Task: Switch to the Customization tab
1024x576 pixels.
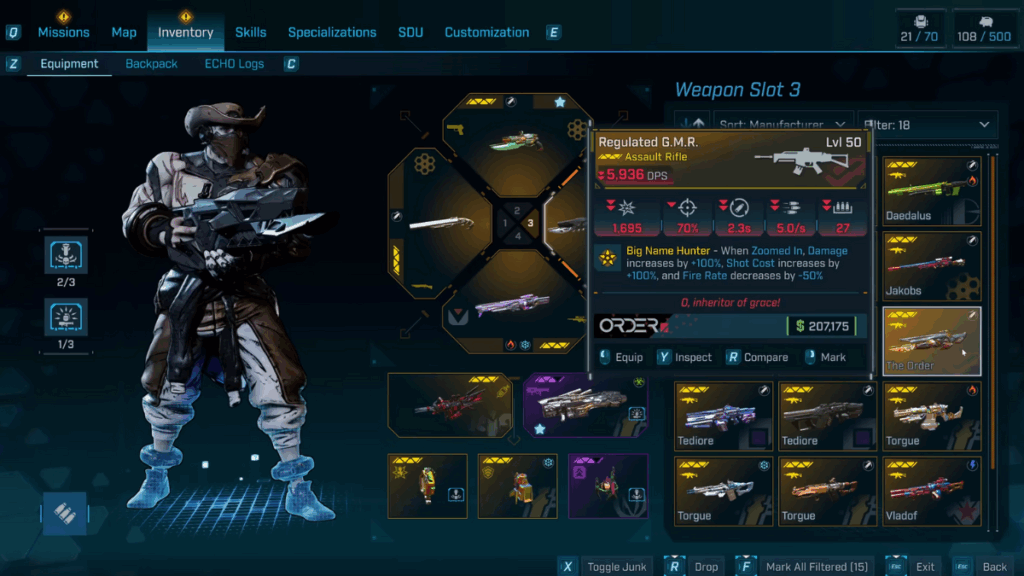Action: (487, 32)
